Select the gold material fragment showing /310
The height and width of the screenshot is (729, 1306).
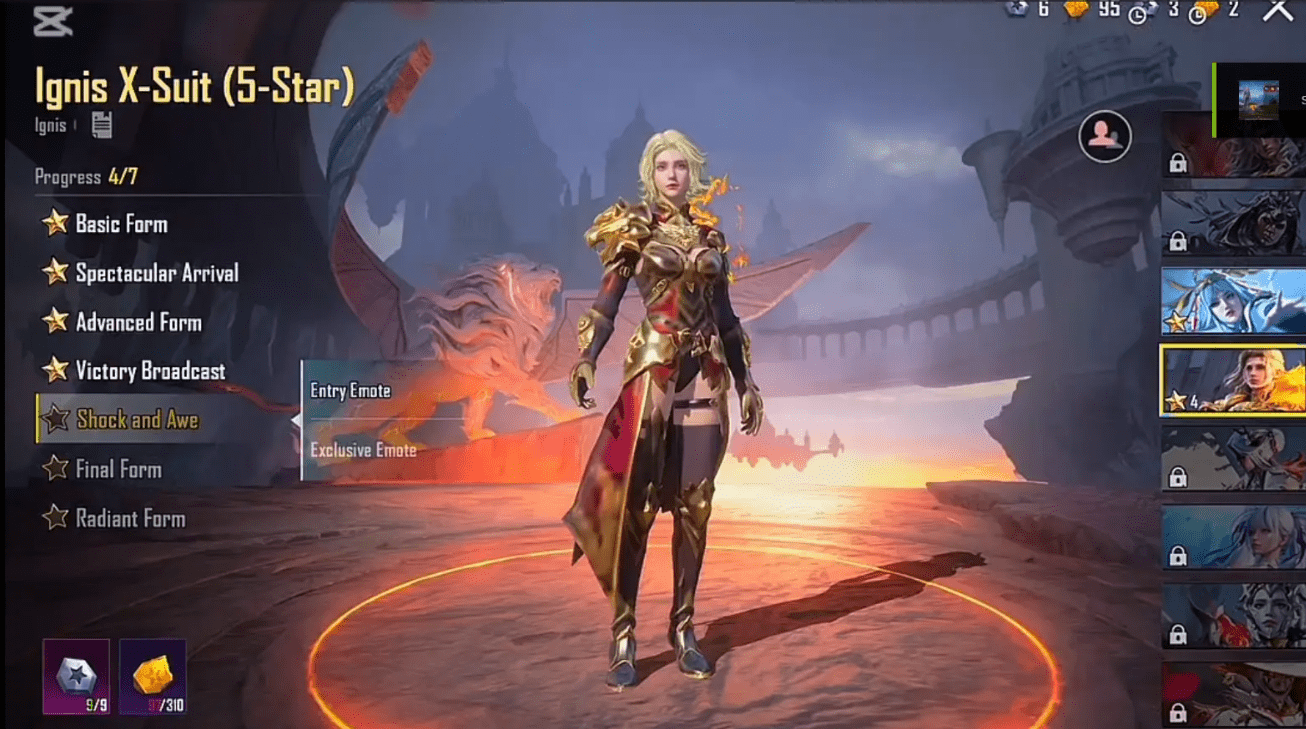pos(154,676)
